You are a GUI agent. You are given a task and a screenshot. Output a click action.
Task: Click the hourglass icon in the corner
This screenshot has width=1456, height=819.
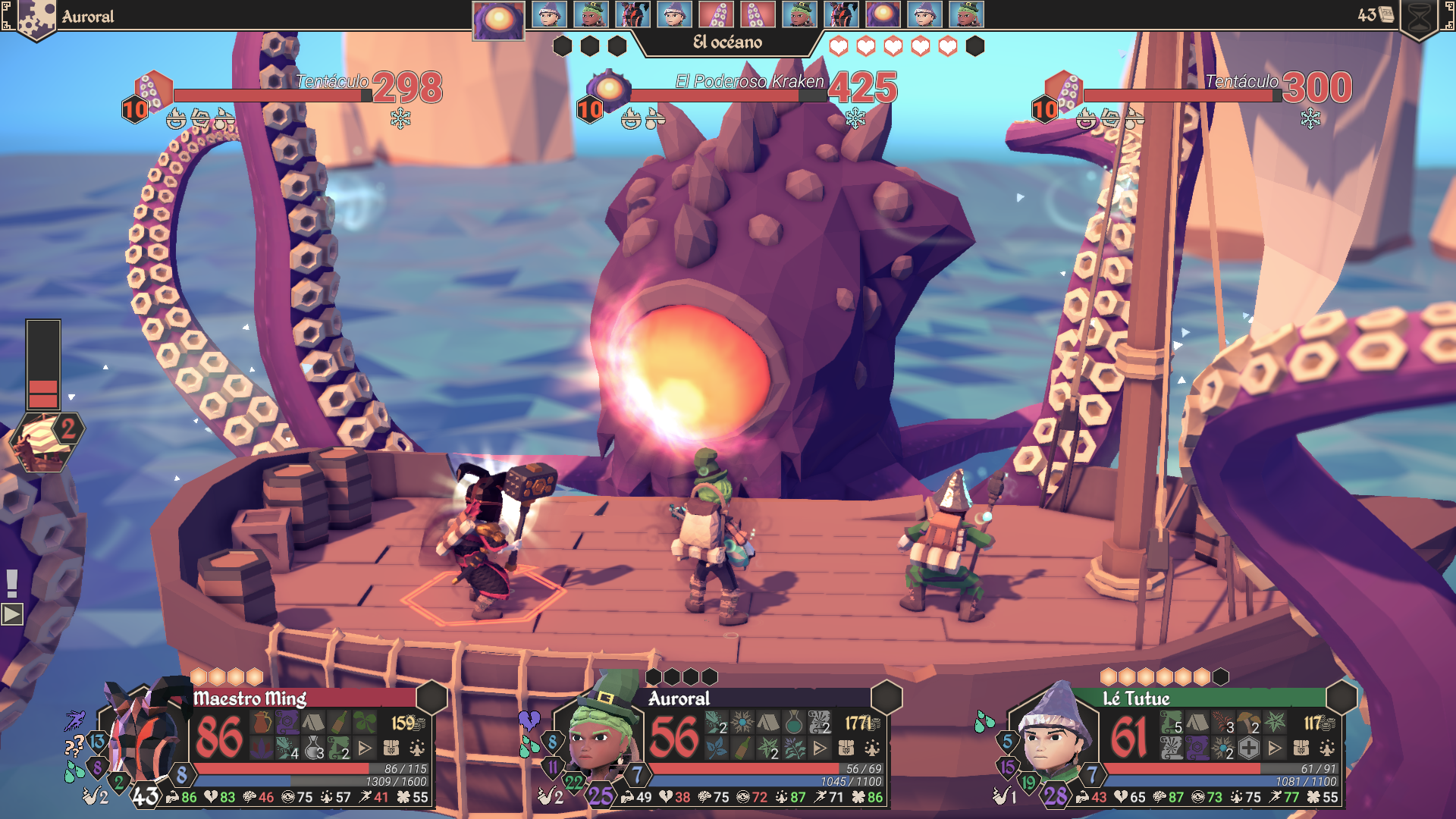click(x=1420, y=17)
